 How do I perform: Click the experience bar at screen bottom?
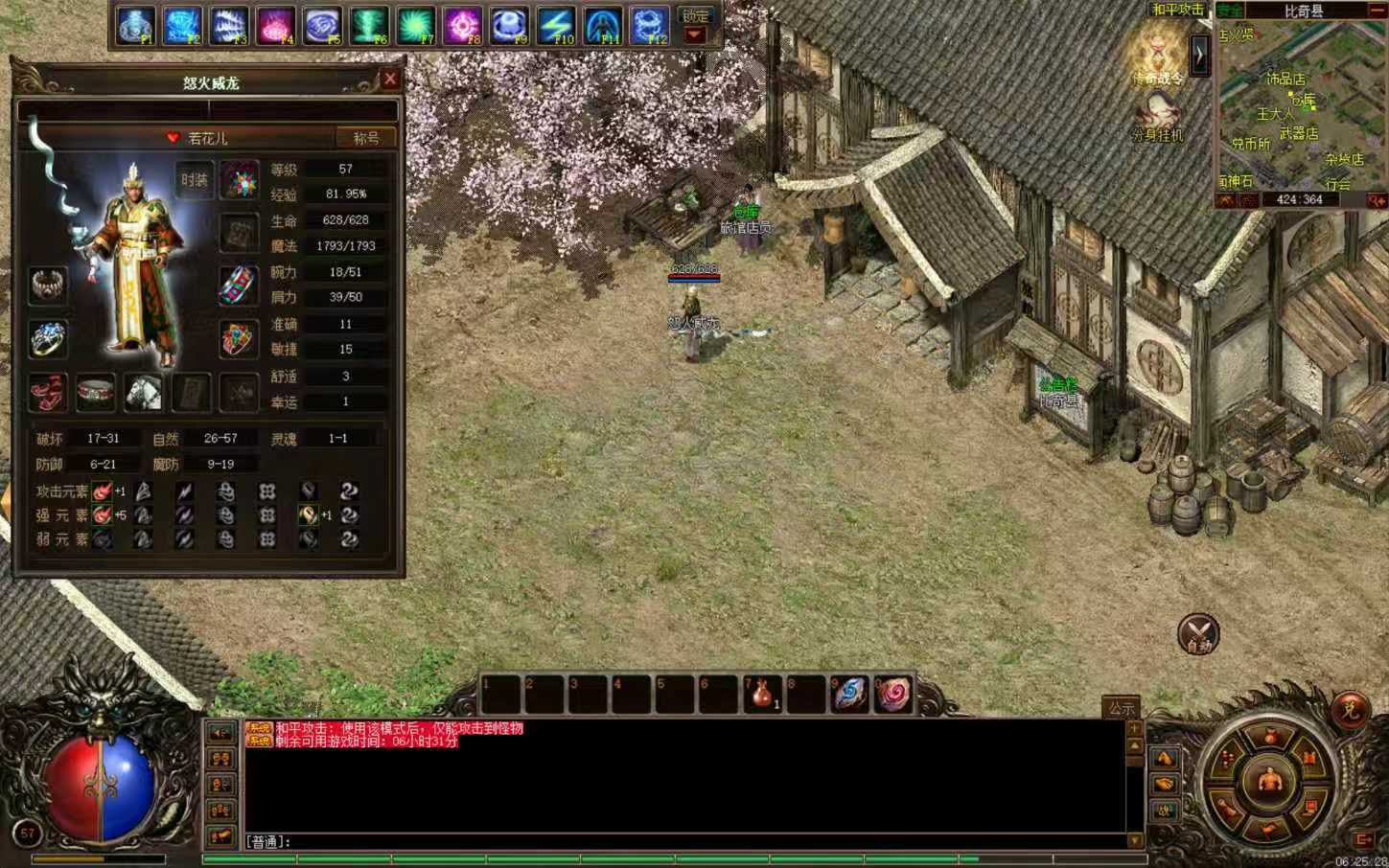point(671,860)
